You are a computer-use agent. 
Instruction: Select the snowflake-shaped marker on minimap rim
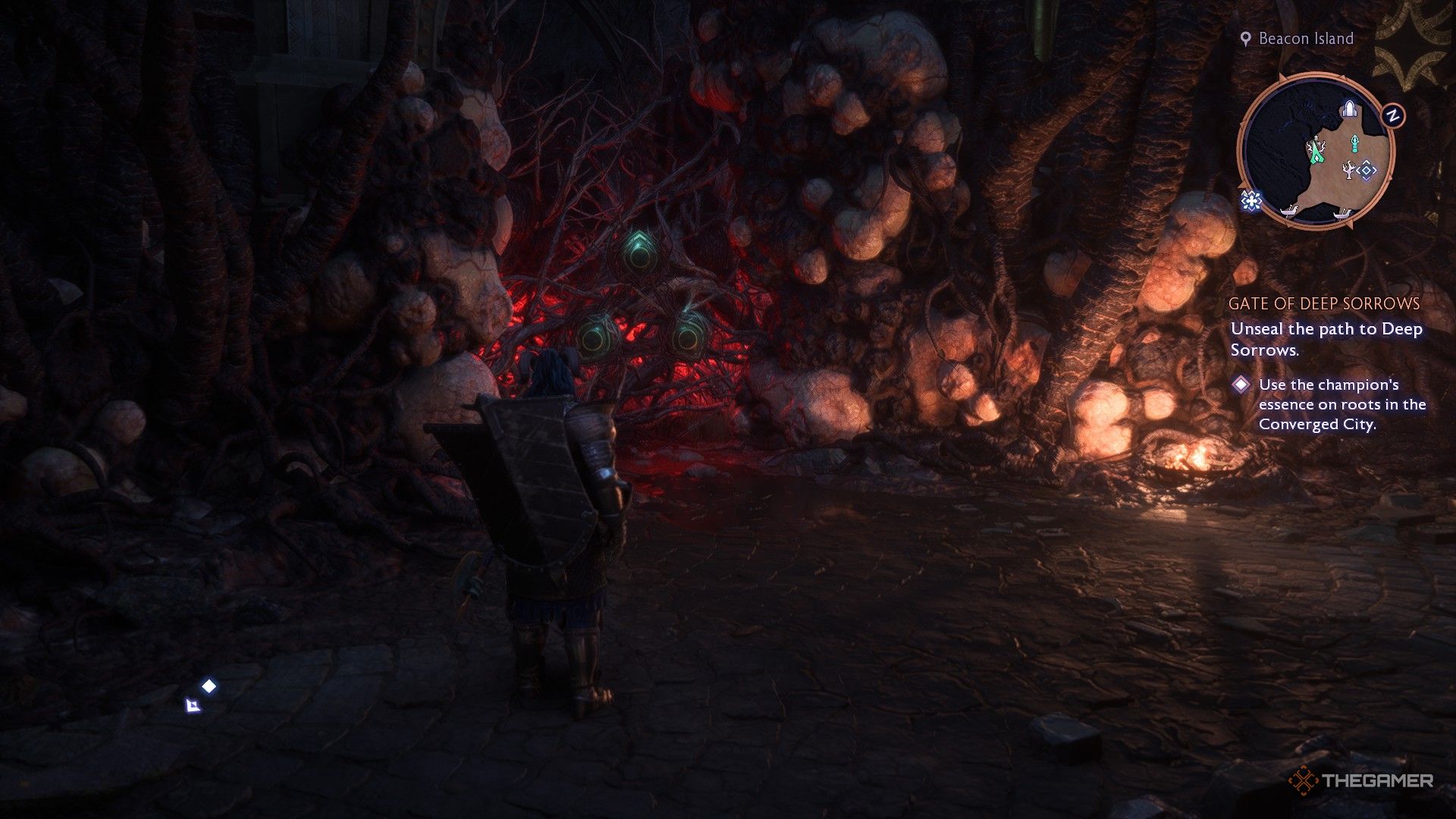[x=1250, y=201]
